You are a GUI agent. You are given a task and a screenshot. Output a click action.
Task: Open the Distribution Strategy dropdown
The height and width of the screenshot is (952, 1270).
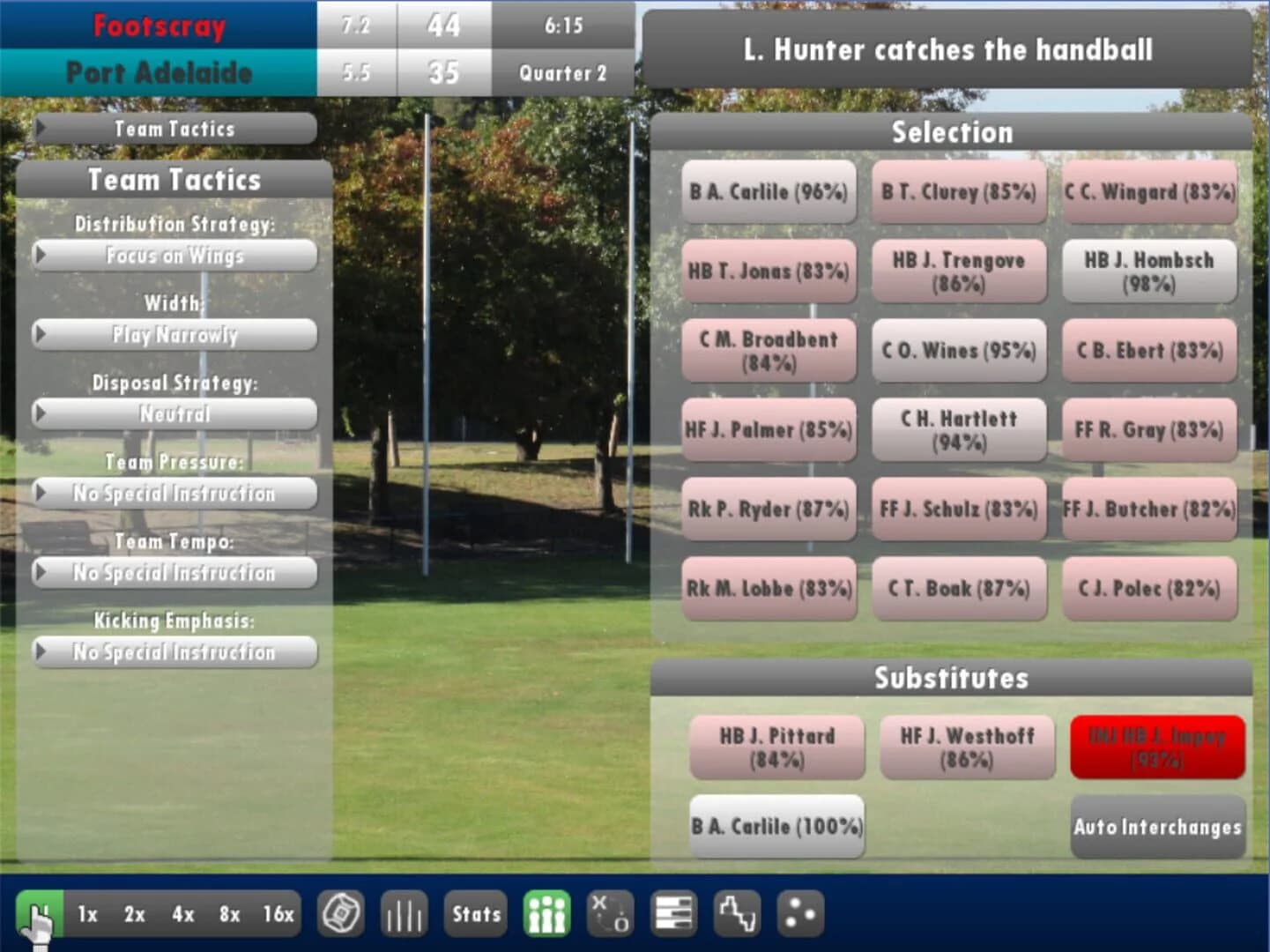(174, 256)
